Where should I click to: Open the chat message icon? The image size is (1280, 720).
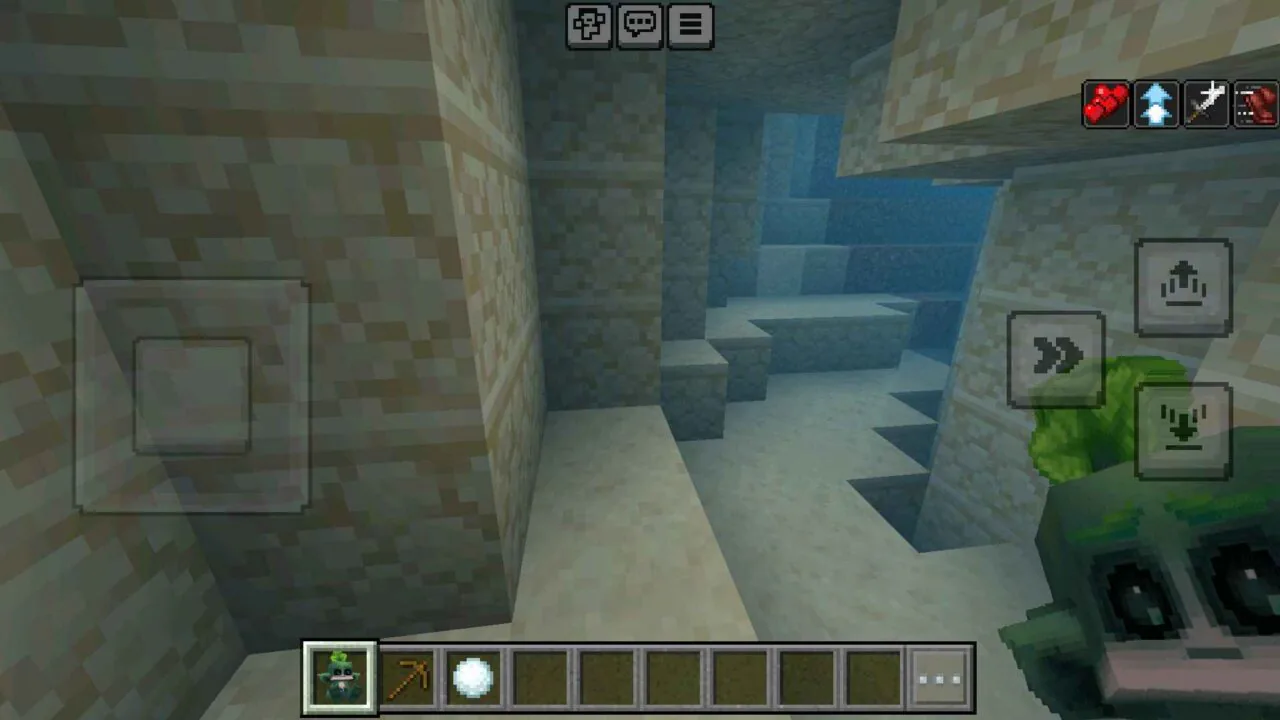coord(640,25)
